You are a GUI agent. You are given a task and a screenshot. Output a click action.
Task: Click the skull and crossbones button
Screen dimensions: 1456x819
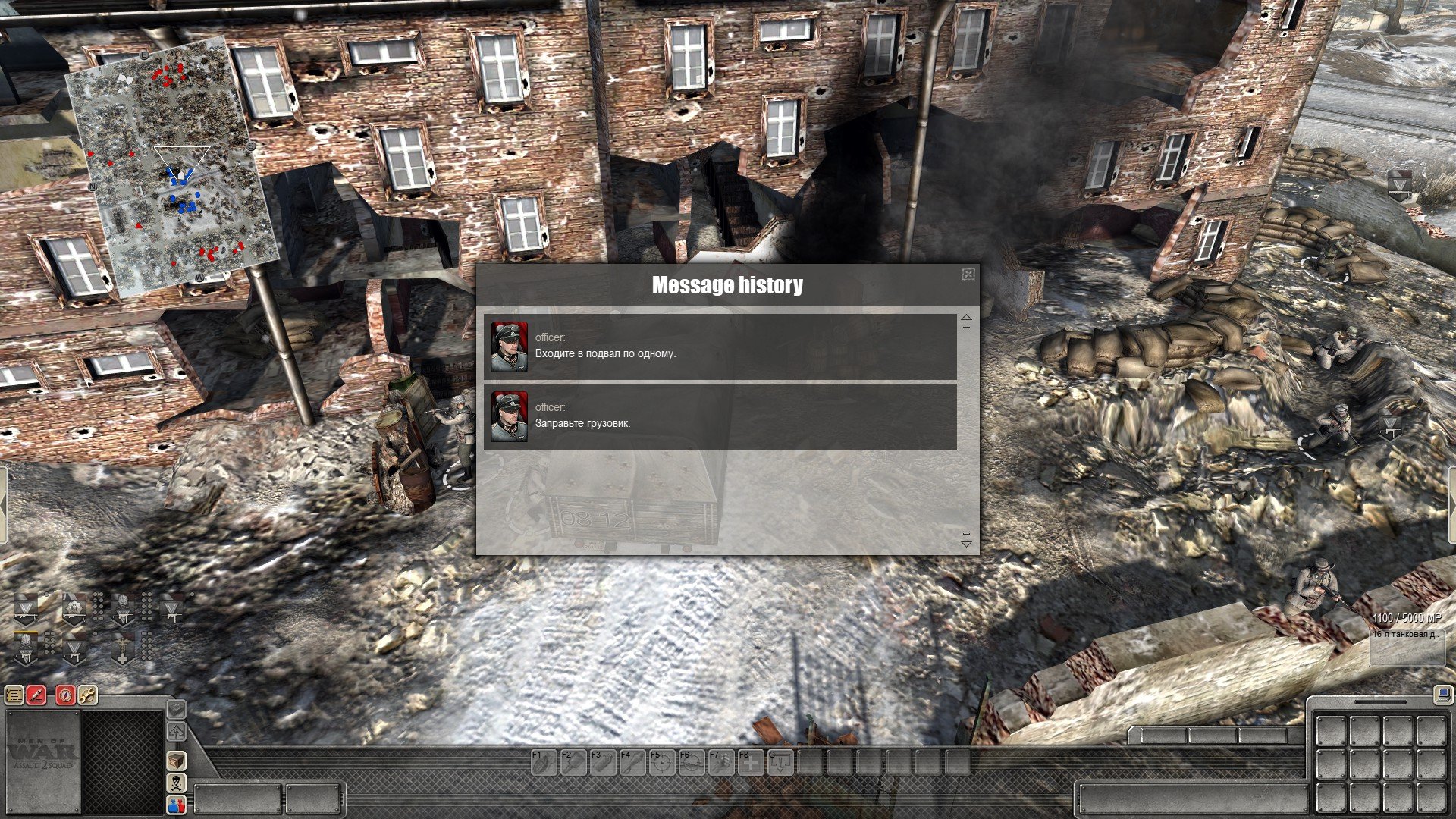point(176,783)
